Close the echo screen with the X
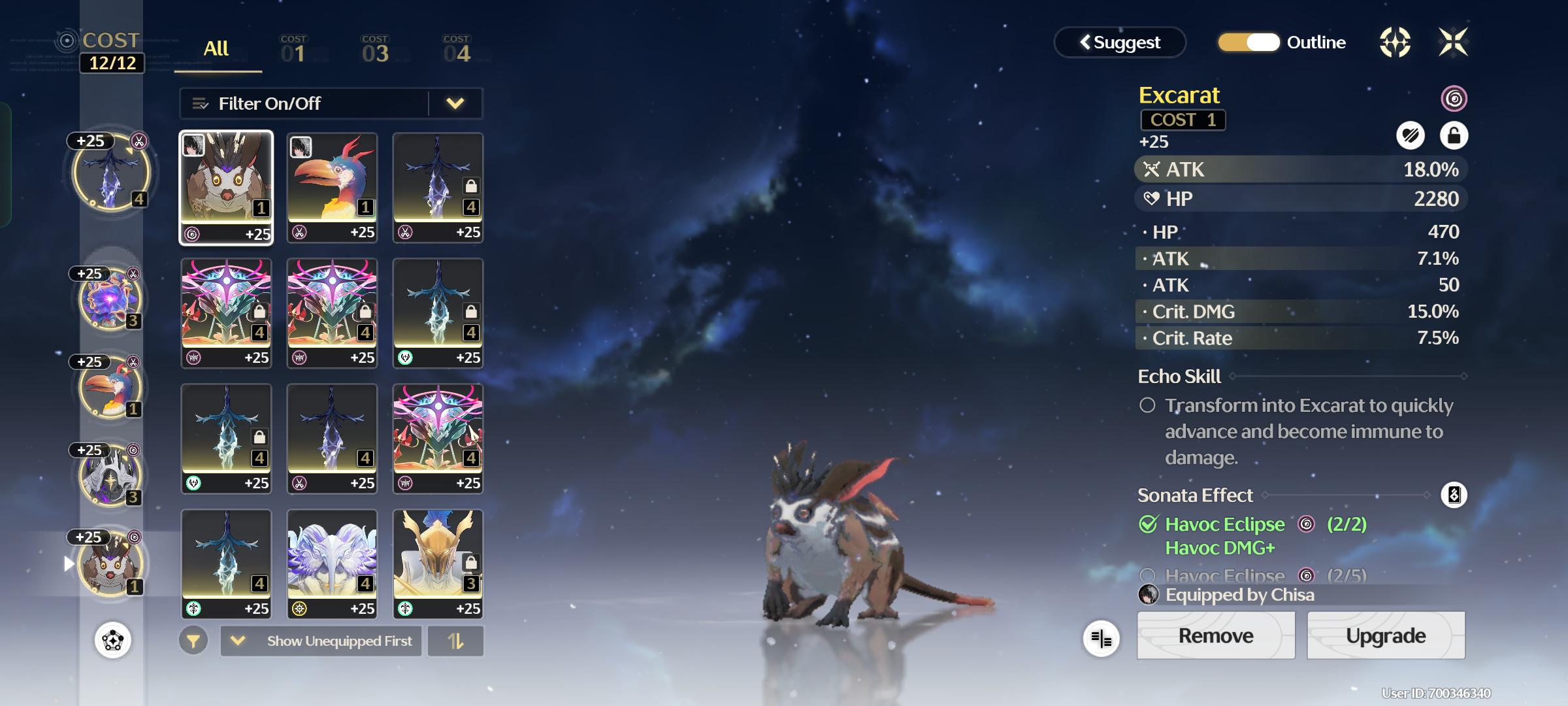1568x706 pixels. pos(1453,42)
